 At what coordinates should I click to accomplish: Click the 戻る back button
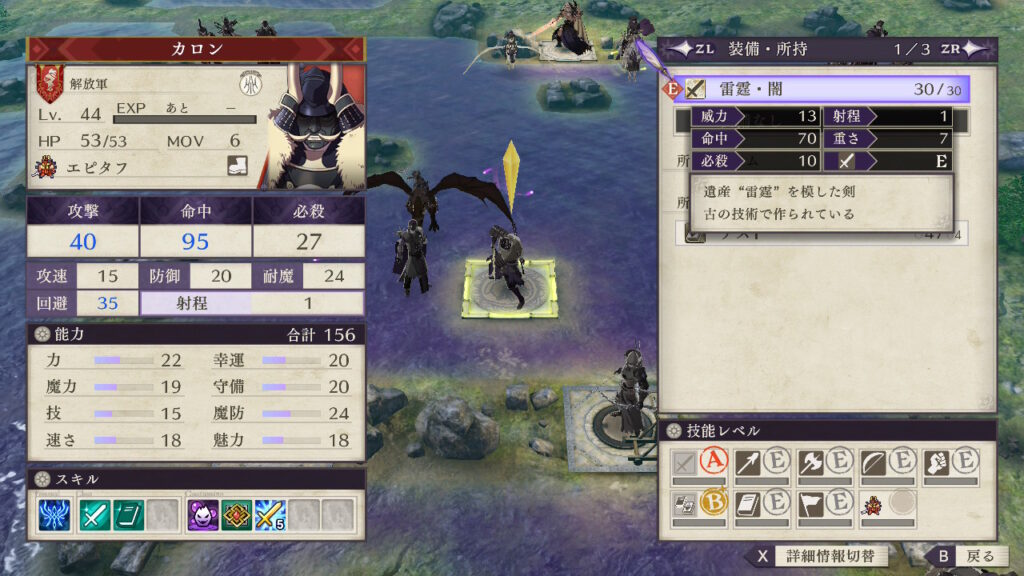click(964, 556)
